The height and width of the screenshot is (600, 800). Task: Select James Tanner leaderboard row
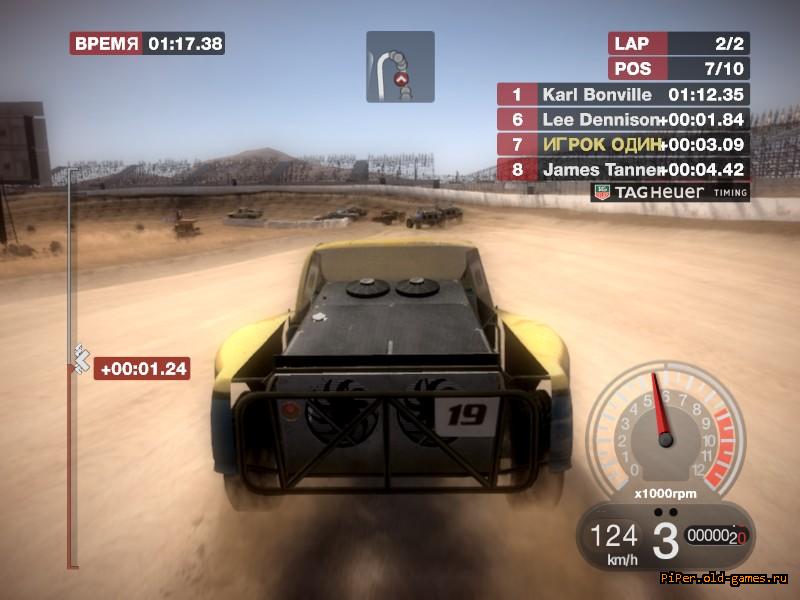[x=623, y=169]
